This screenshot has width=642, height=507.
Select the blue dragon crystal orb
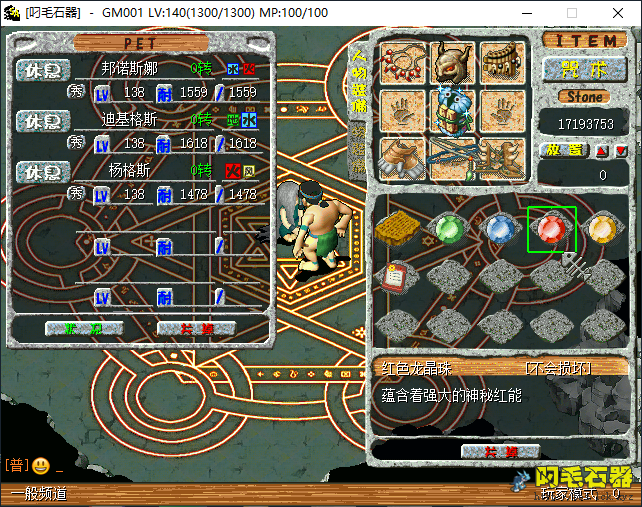point(499,229)
